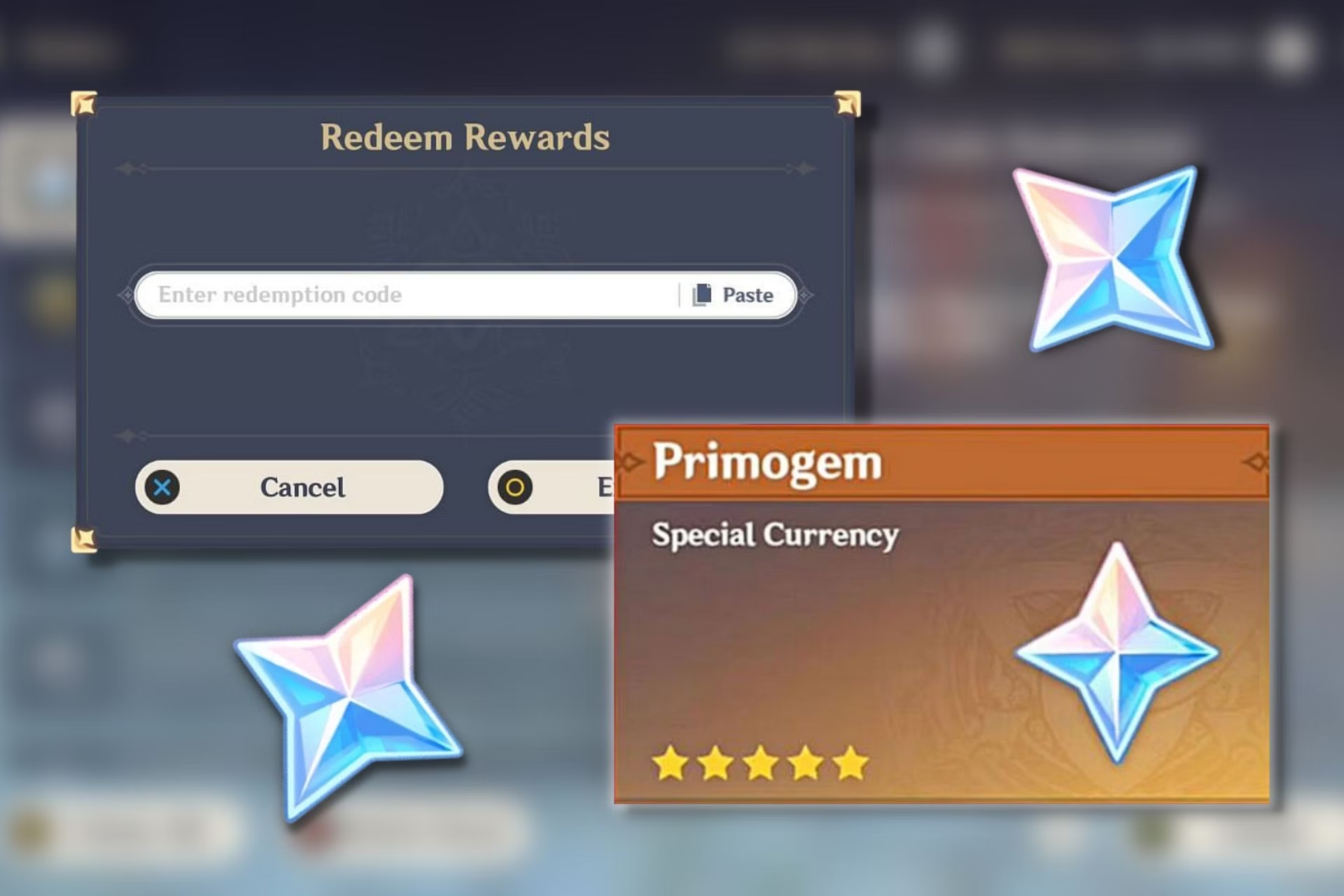This screenshot has width=1344, height=896.
Task: Click the Special Currency label
Action: pos(774,535)
